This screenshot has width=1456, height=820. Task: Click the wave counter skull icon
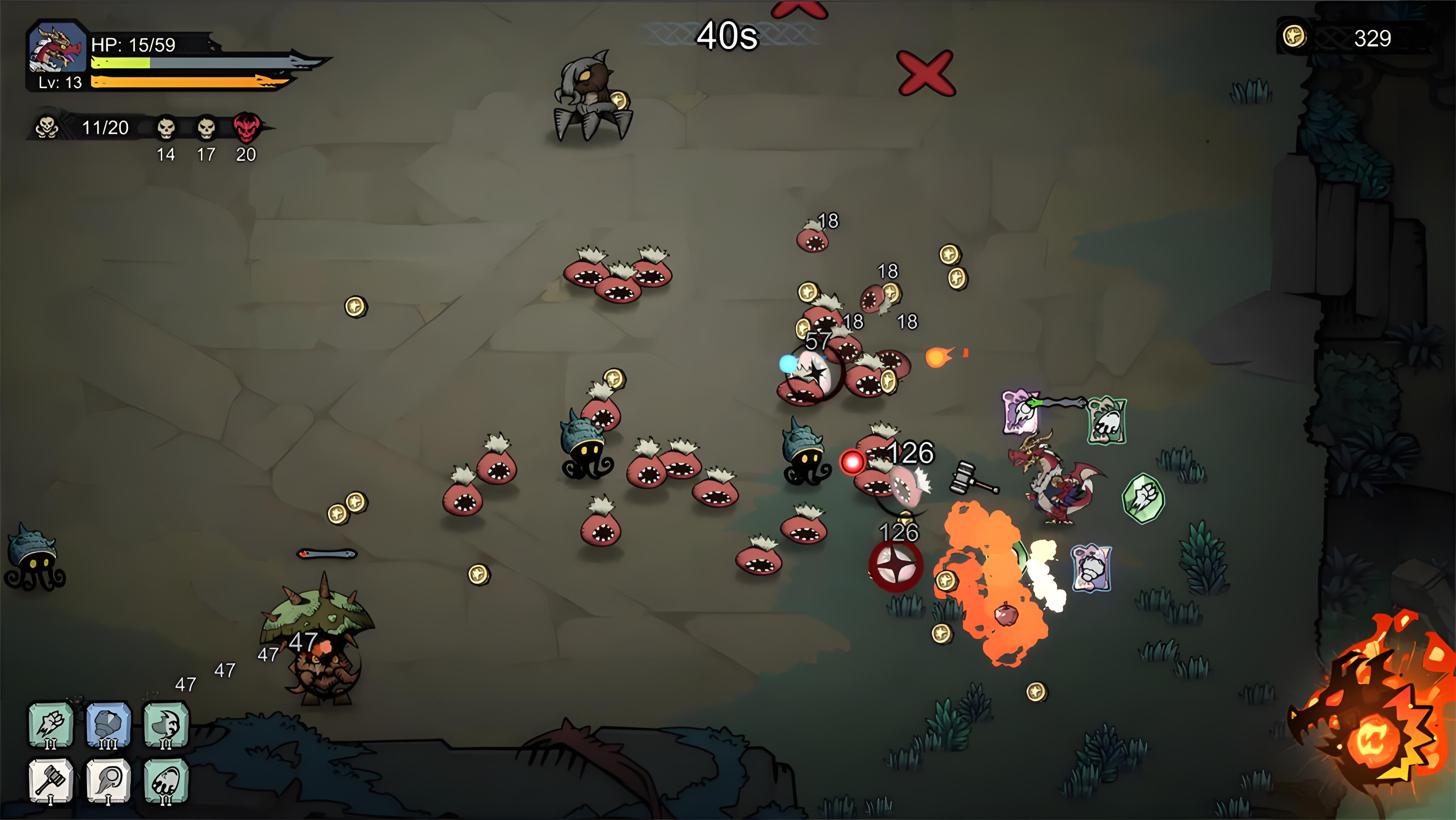[47, 127]
